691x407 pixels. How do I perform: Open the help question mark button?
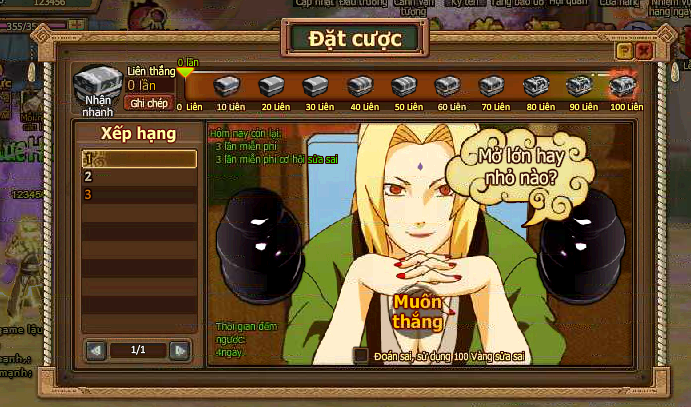tap(624, 49)
